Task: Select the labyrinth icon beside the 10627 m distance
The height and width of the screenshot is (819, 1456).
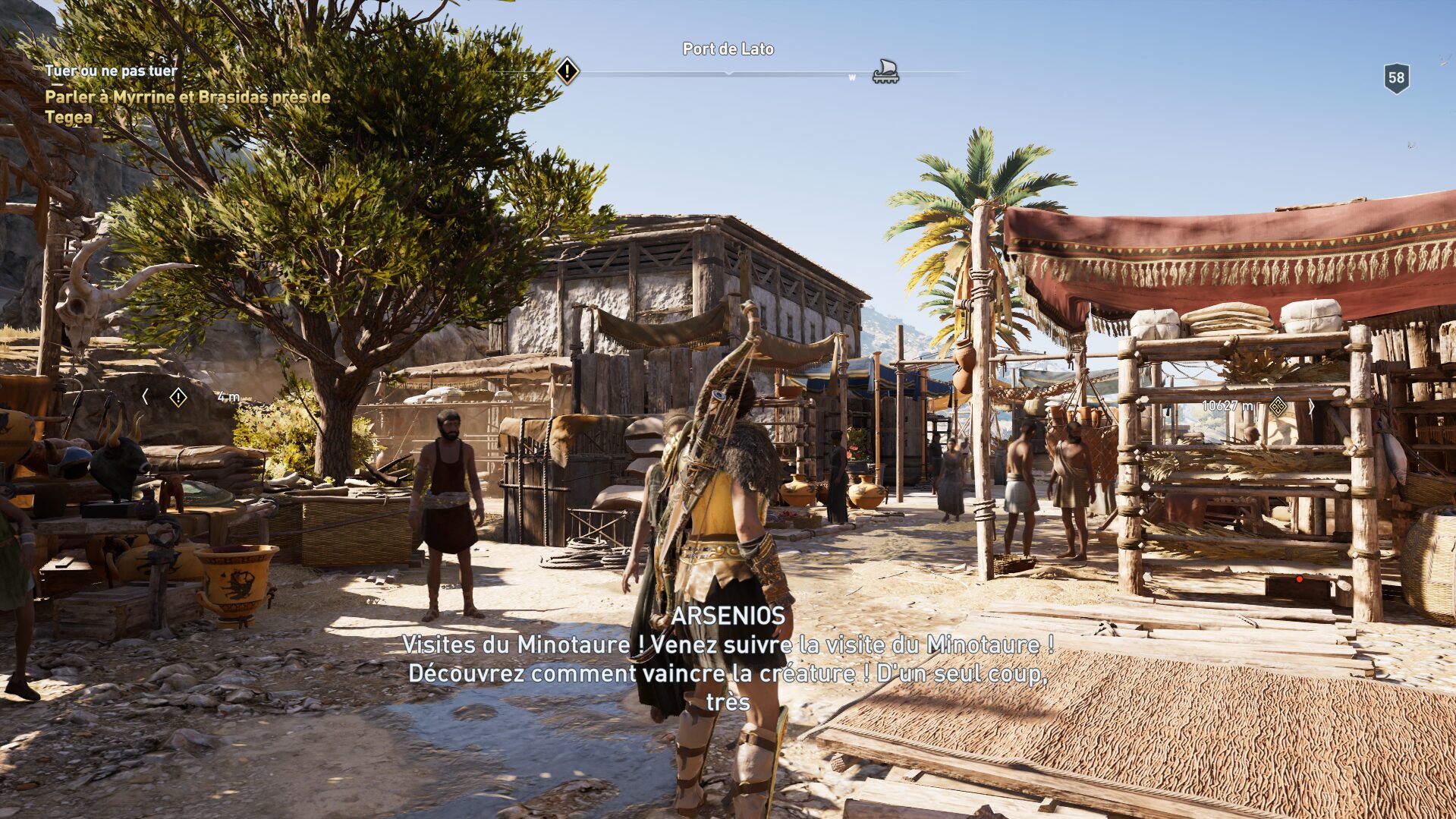Action: pos(1277,405)
